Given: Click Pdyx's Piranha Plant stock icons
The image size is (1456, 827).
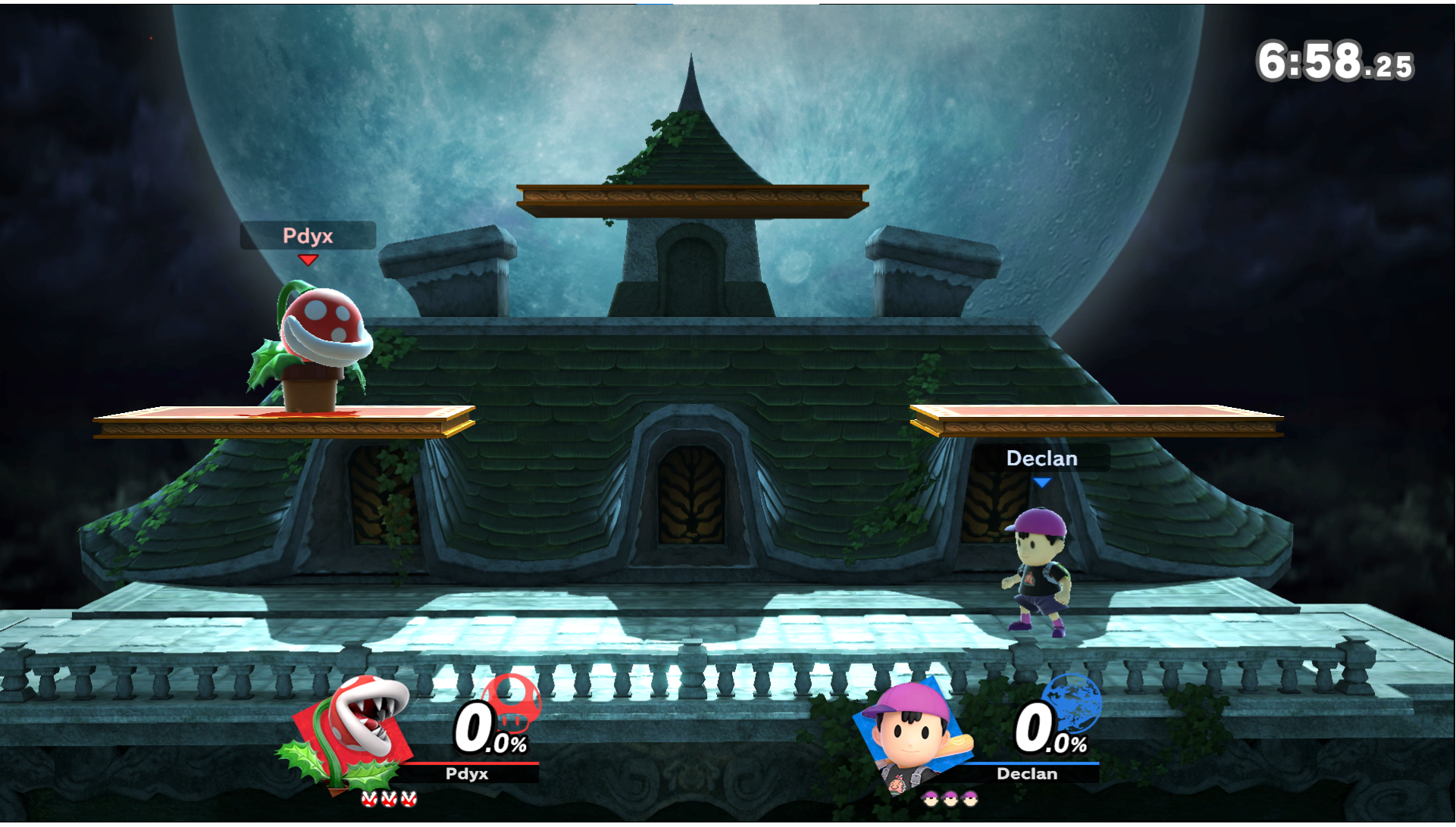Looking at the screenshot, I should pos(389,799).
